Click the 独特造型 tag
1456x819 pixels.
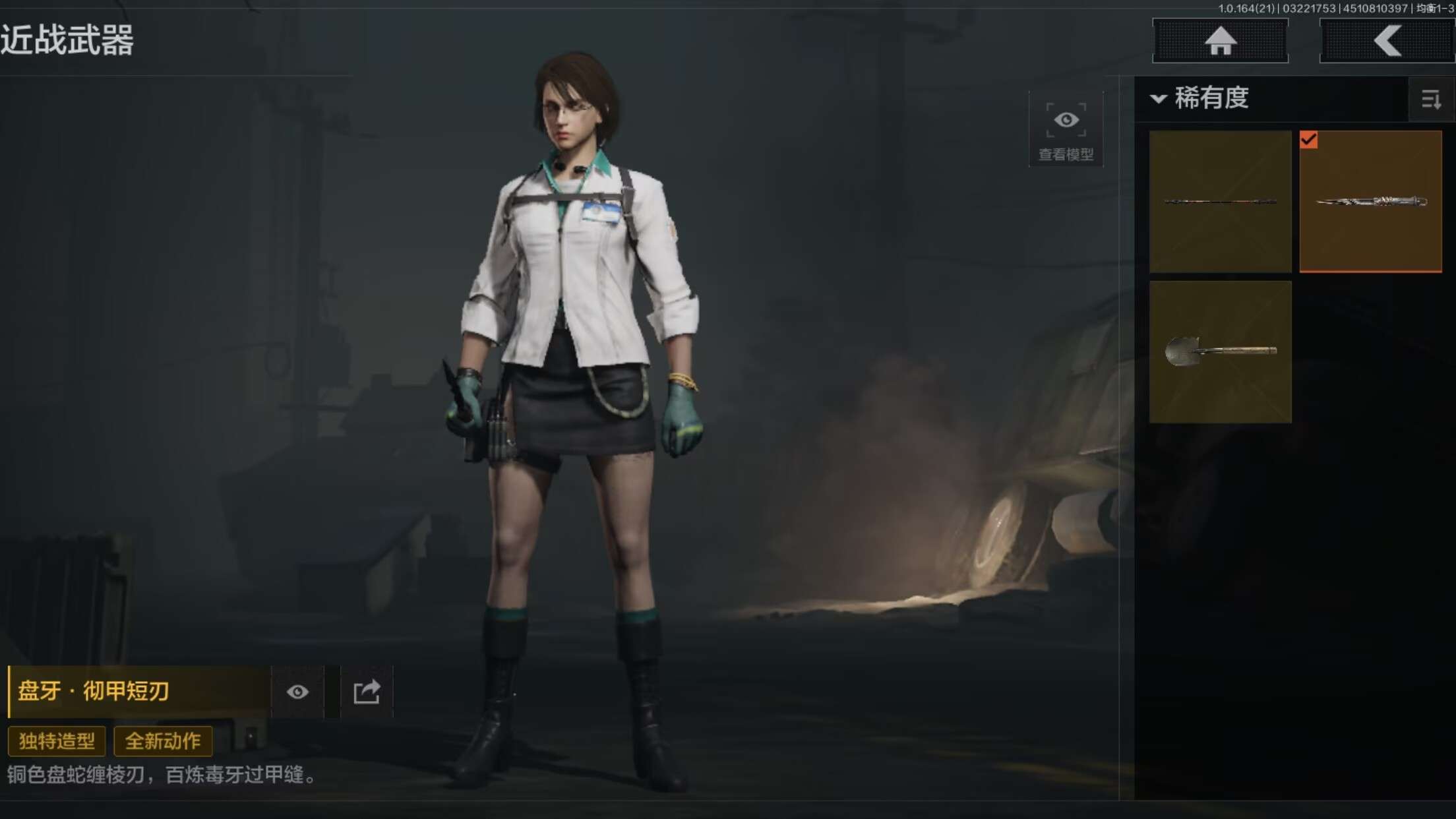[57, 741]
